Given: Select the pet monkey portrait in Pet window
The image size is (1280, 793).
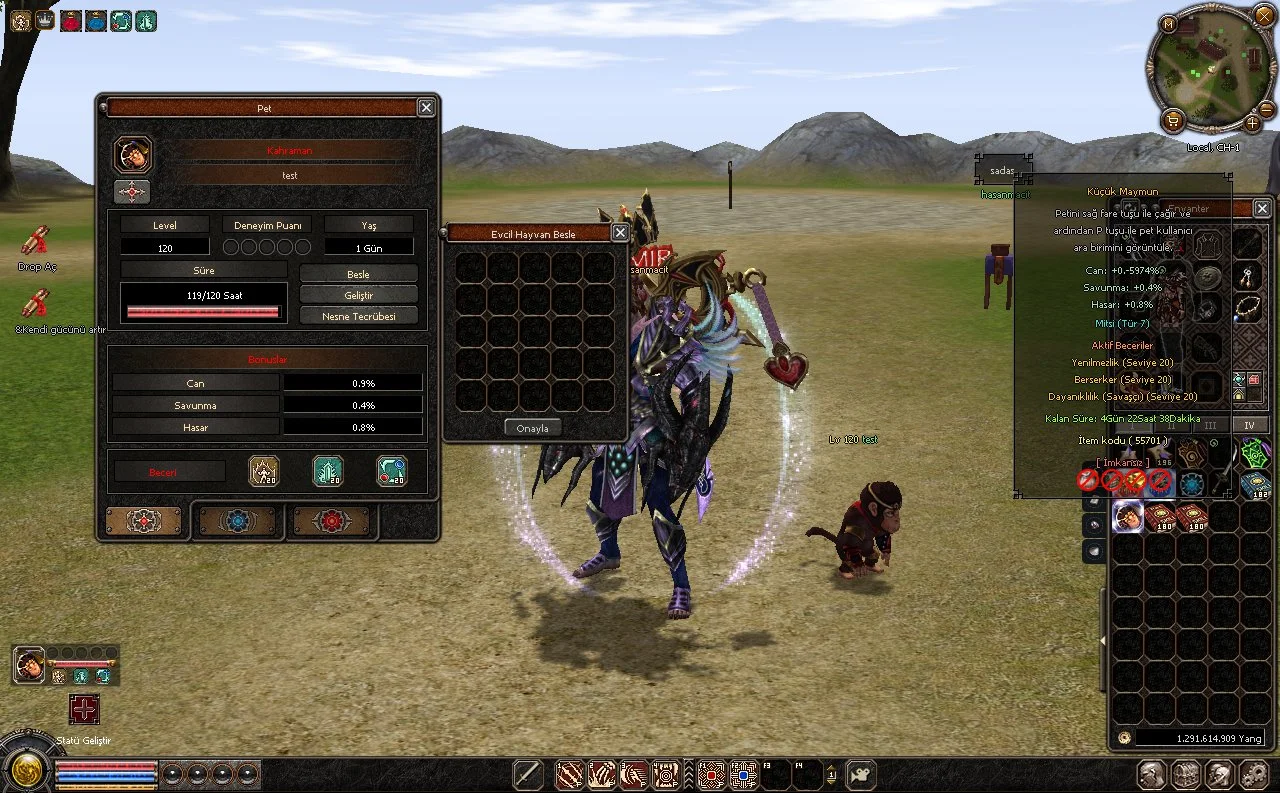Looking at the screenshot, I should pos(133,155).
